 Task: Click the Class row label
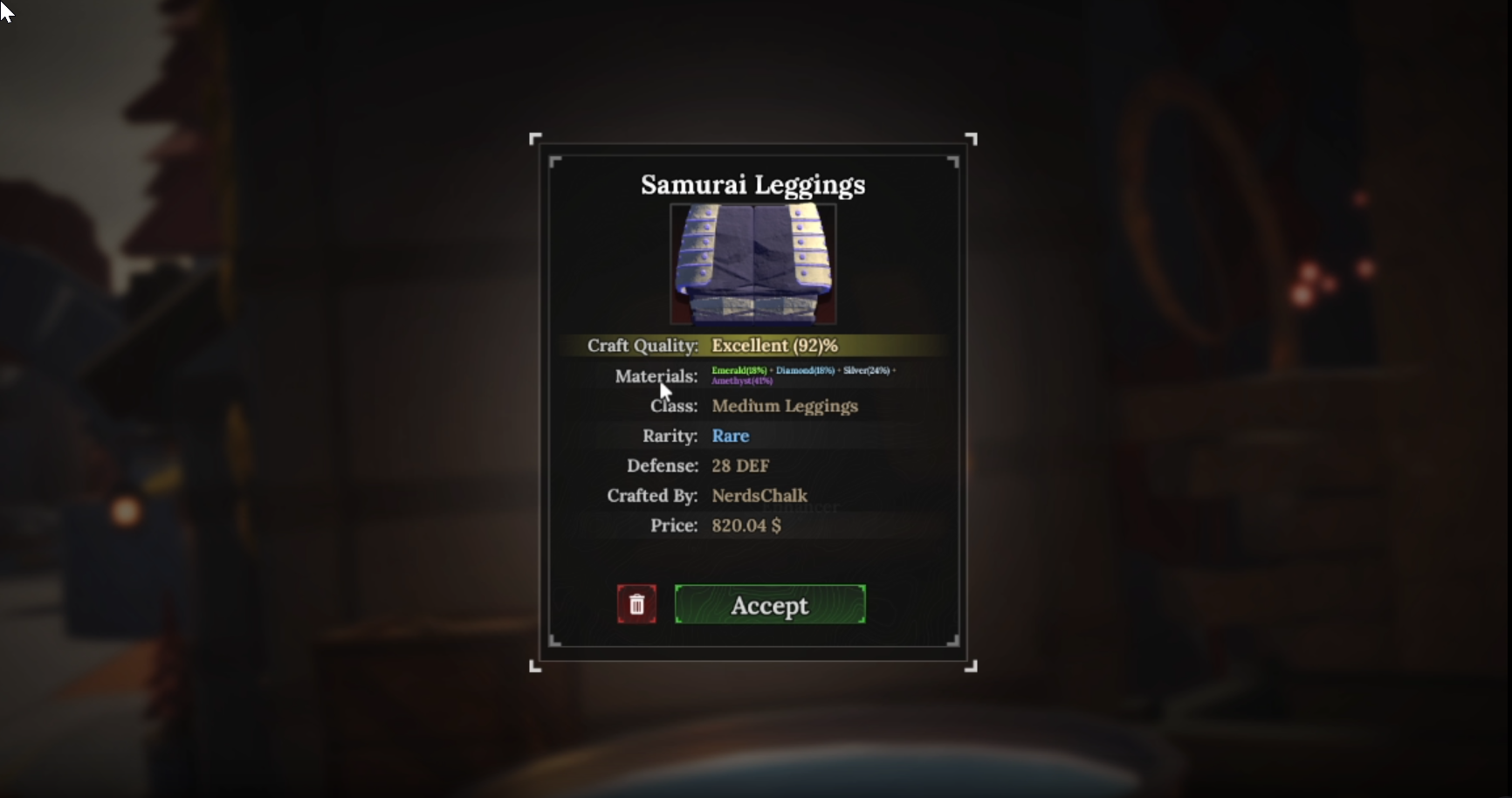672,406
